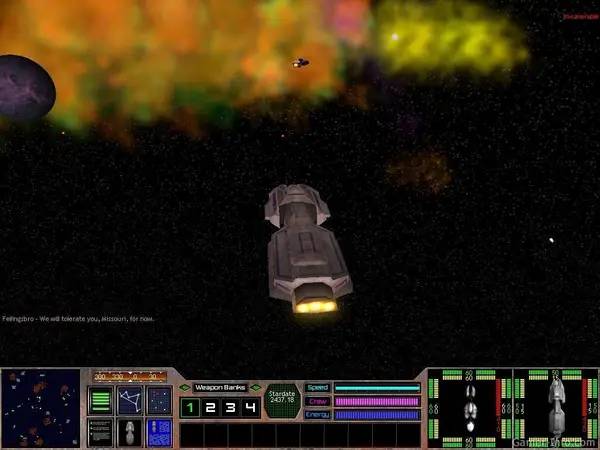Select weapon bank 2

click(x=210, y=408)
